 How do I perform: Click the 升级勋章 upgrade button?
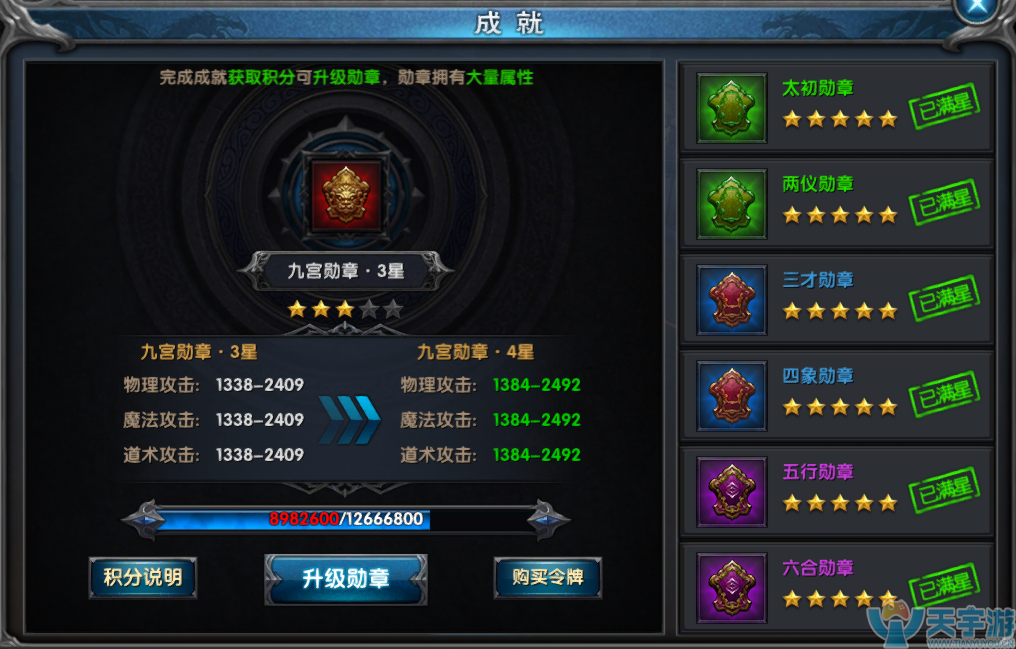pyautogui.click(x=346, y=578)
